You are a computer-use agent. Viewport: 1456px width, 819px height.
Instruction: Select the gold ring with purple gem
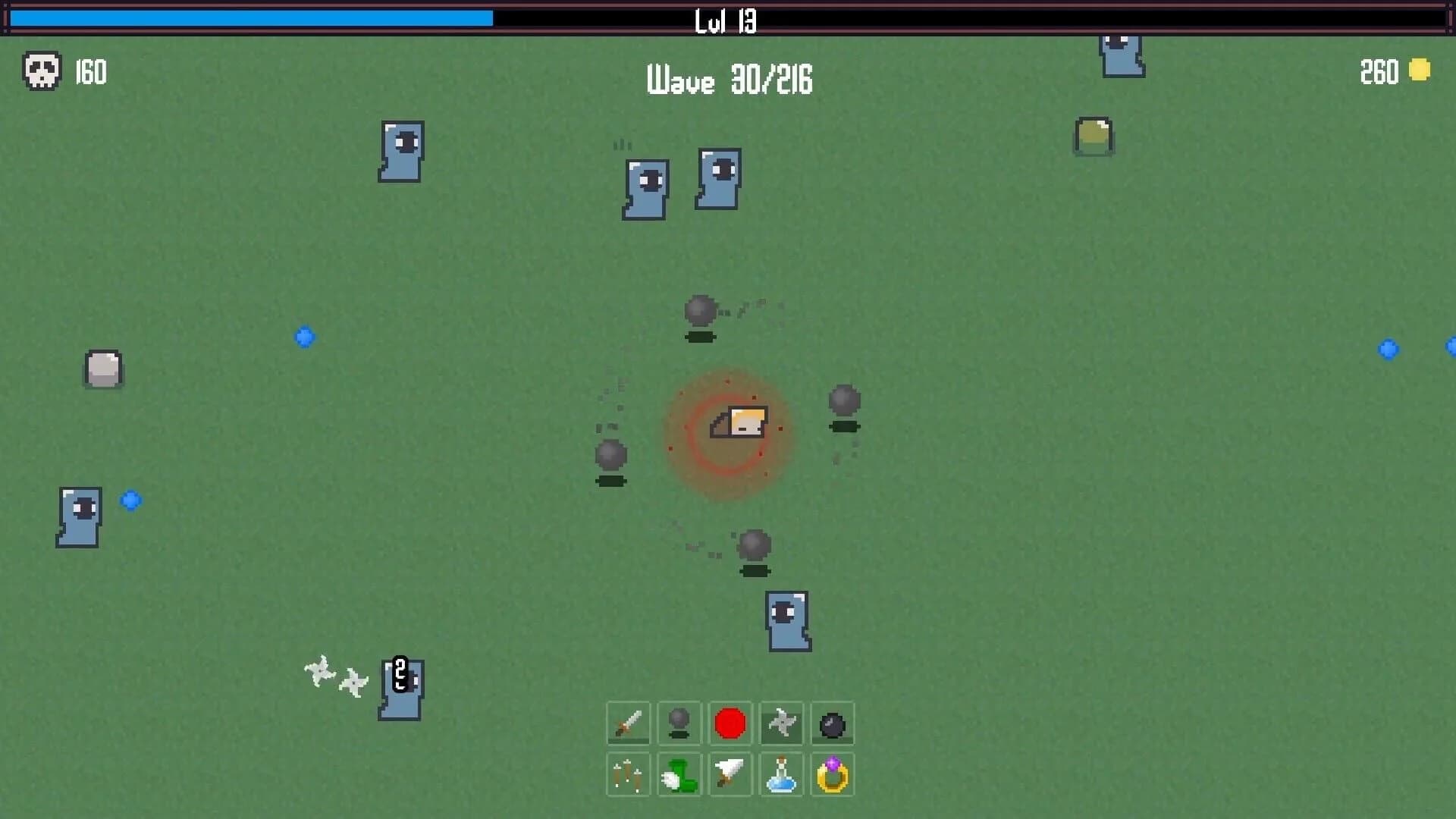pyautogui.click(x=833, y=774)
